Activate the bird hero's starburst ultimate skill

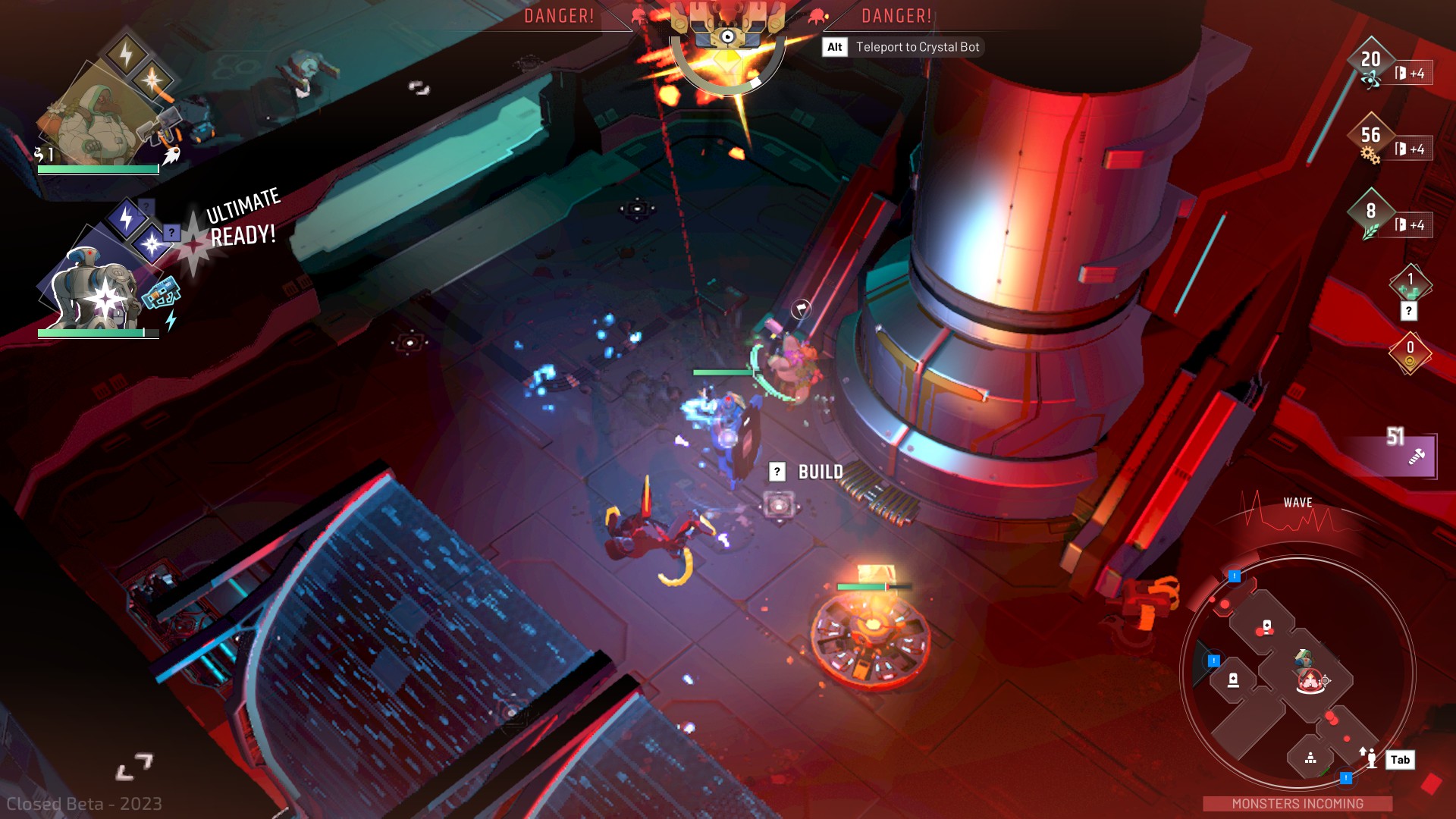click(152, 80)
